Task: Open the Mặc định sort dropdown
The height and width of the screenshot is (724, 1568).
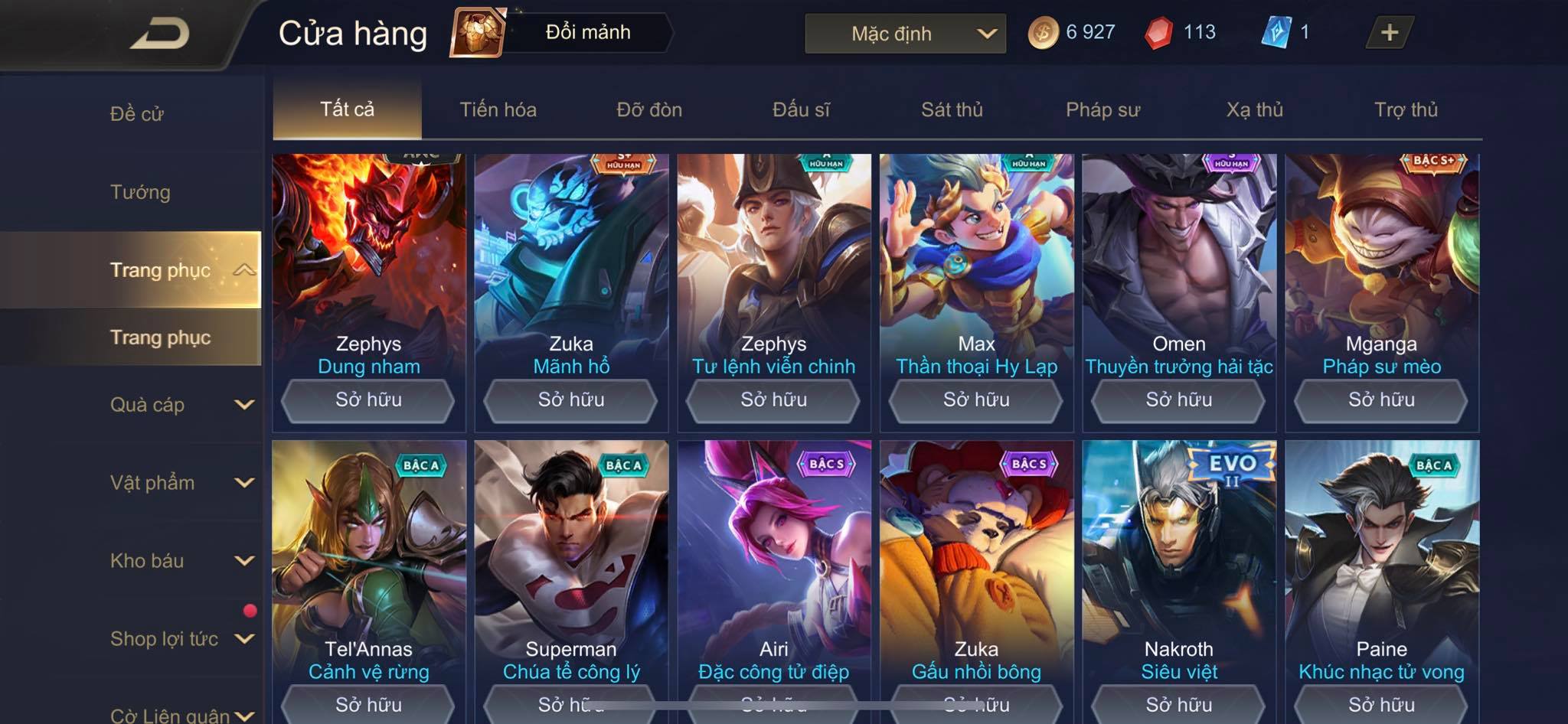Action: [x=905, y=34]
